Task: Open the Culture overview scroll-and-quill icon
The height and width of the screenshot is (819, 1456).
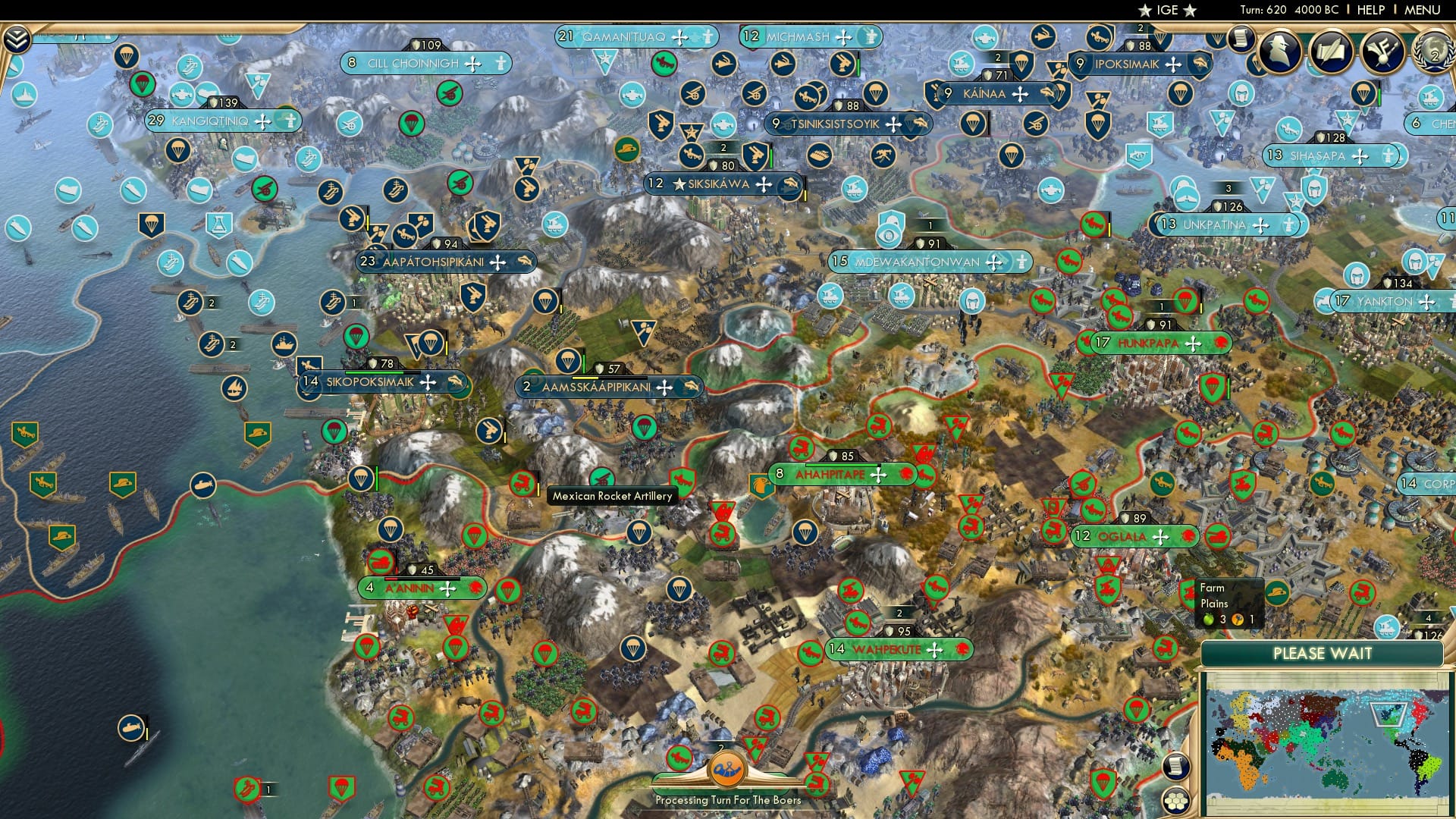Action: coord(1332,53)
